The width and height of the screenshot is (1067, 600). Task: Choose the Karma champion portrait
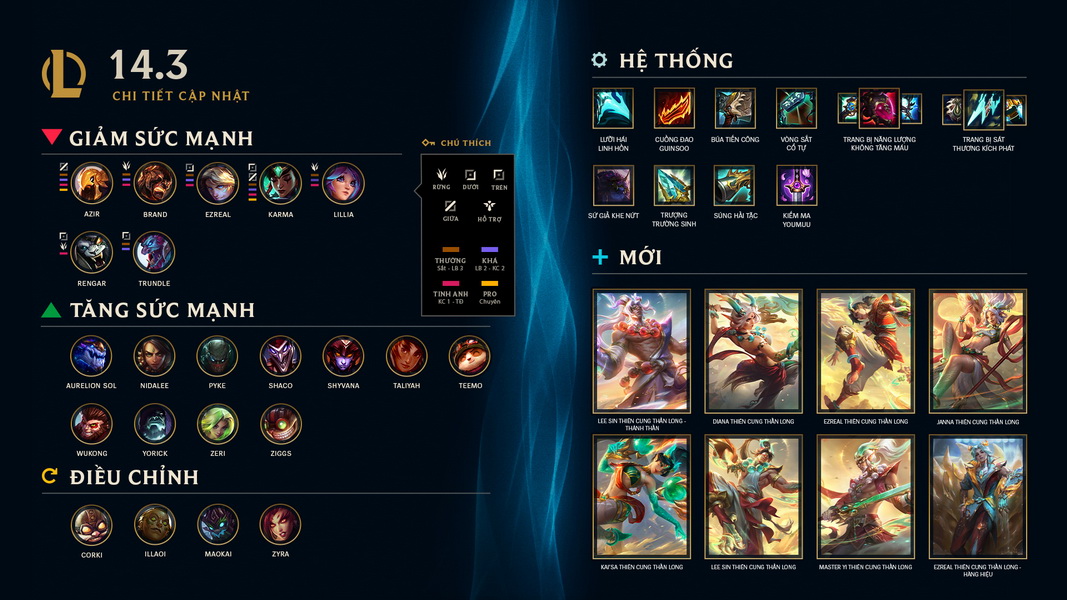(x=281, y=184)
